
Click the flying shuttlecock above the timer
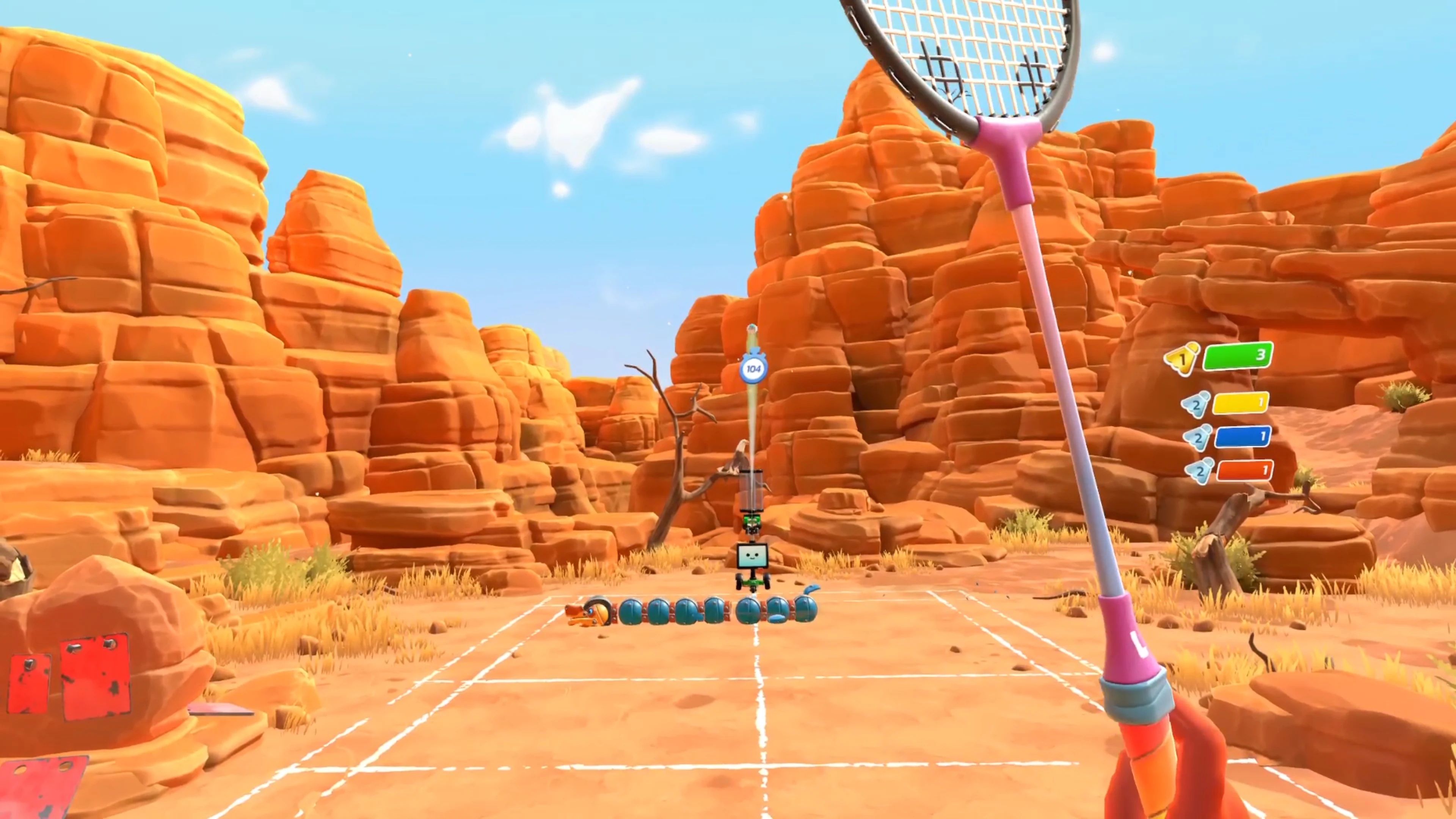(x=752, y=328)
